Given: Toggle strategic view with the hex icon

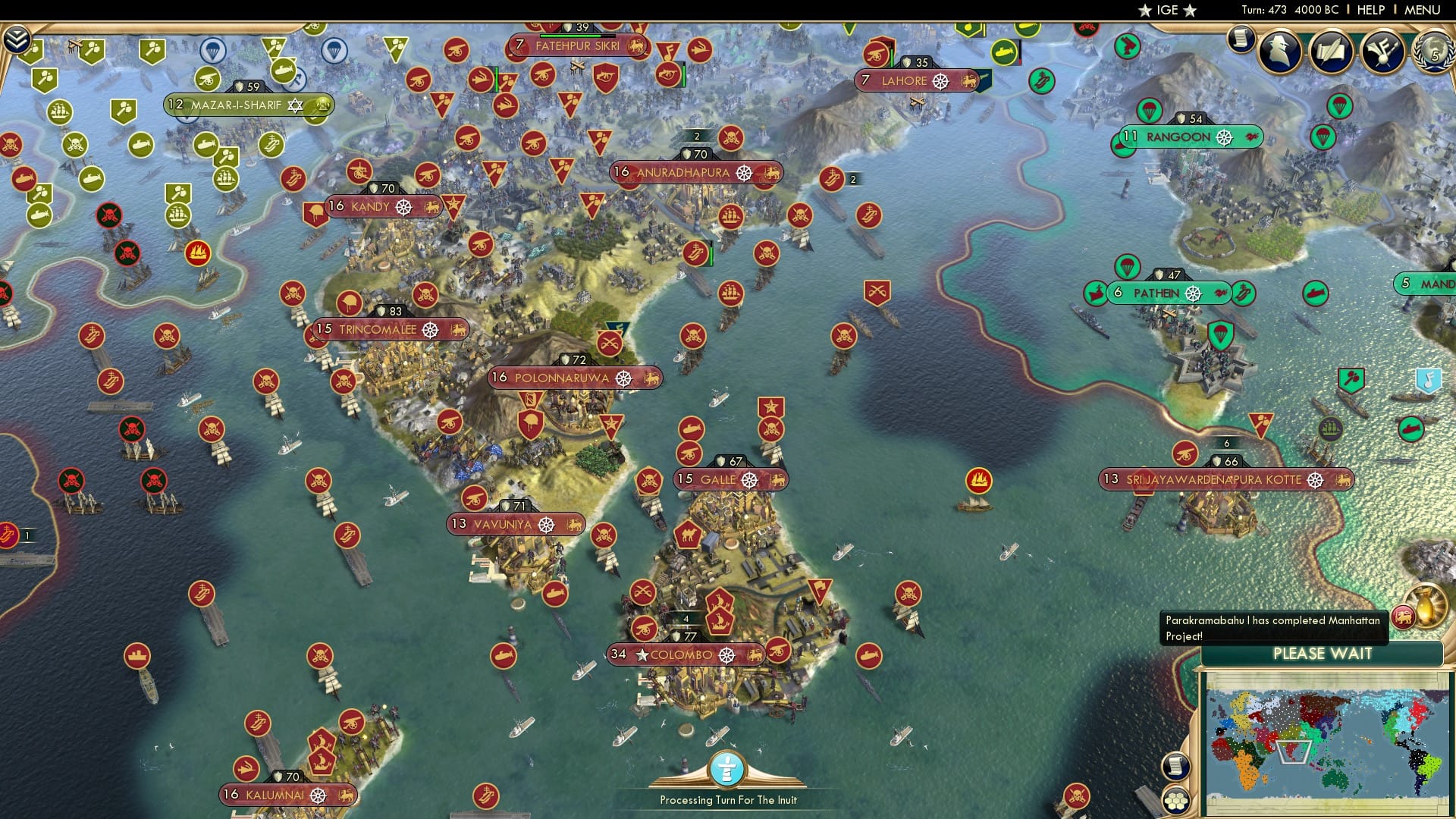Looking at the screenshot, I should click(1176, 800).
